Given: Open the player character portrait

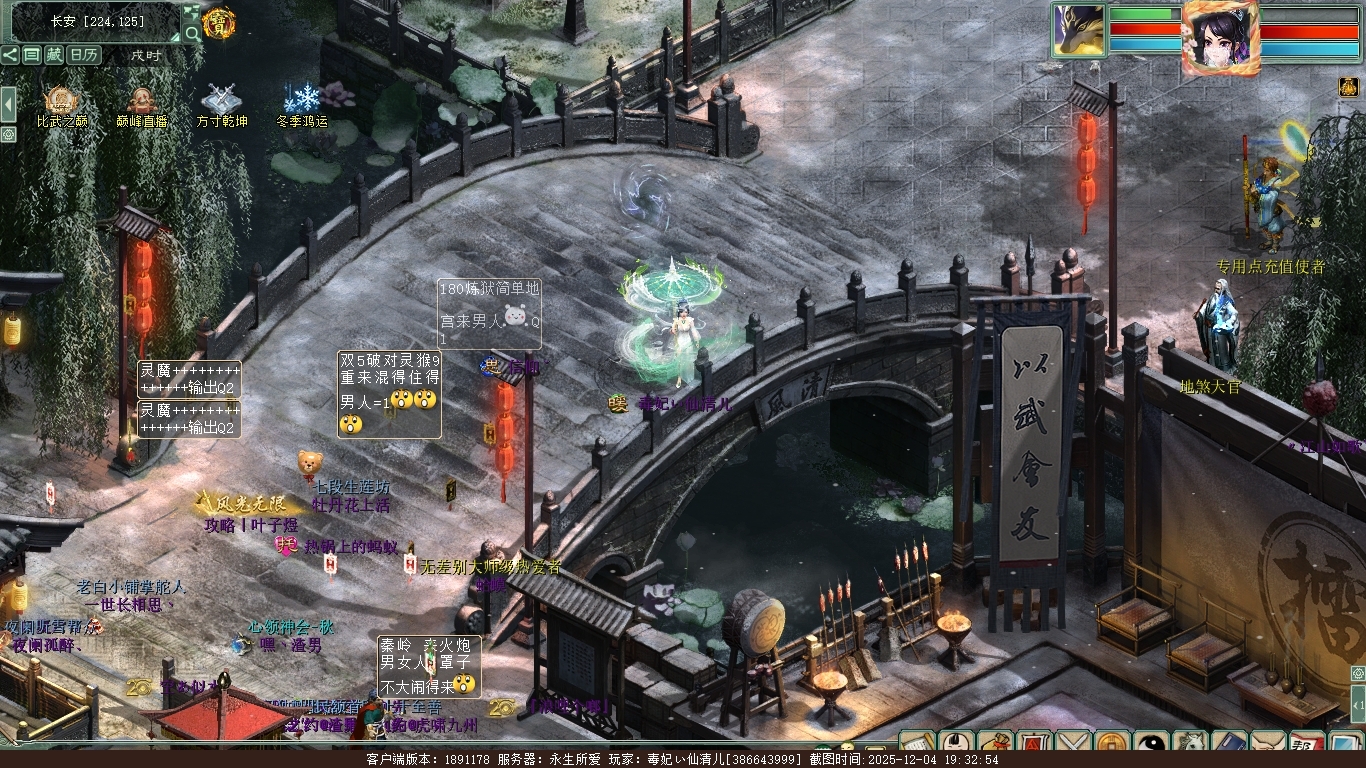Looking at the screenshot, I should click(x=1220, y=36).
